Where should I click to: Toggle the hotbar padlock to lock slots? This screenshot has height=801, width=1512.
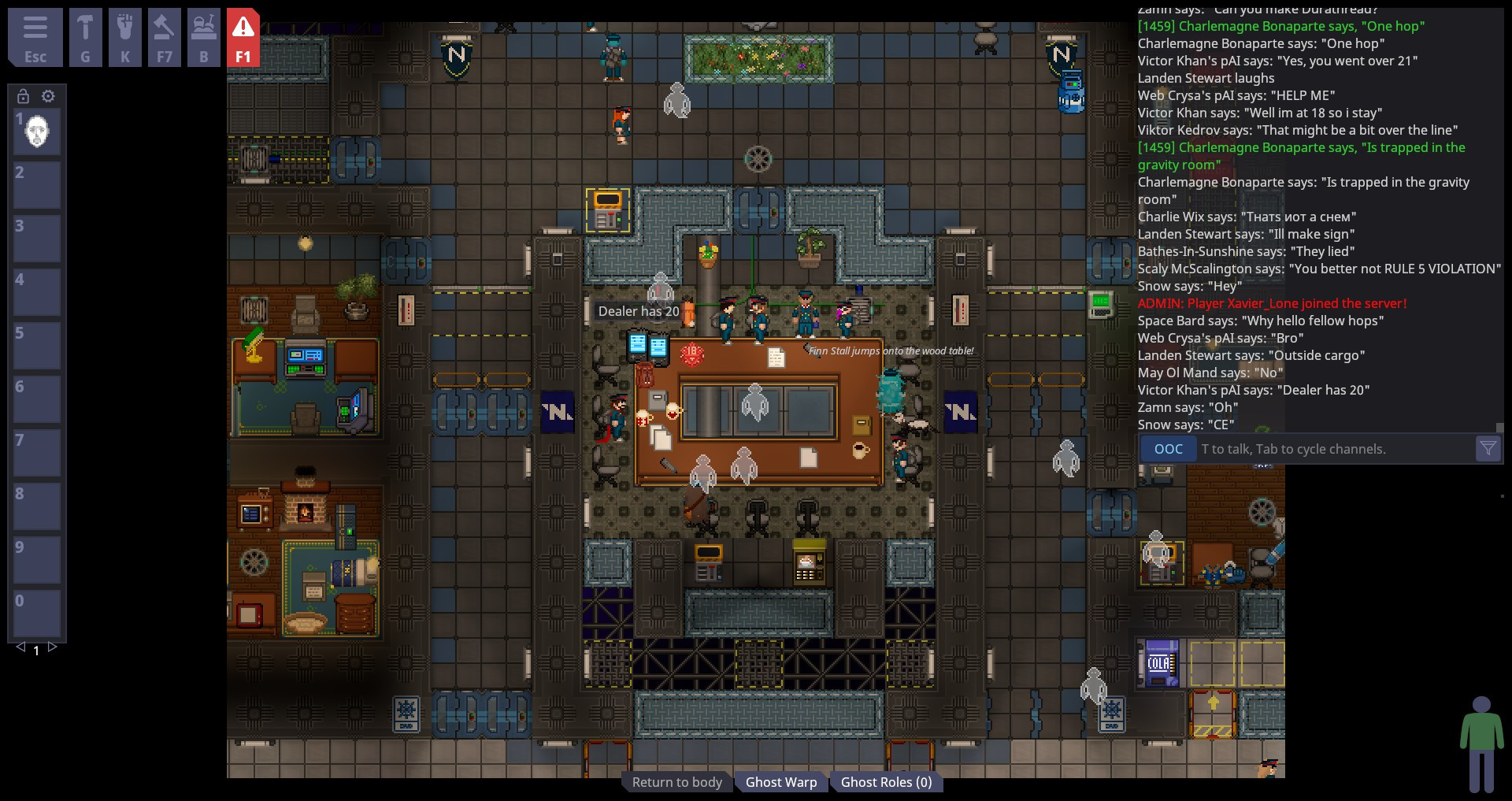[x=21, y=96]
